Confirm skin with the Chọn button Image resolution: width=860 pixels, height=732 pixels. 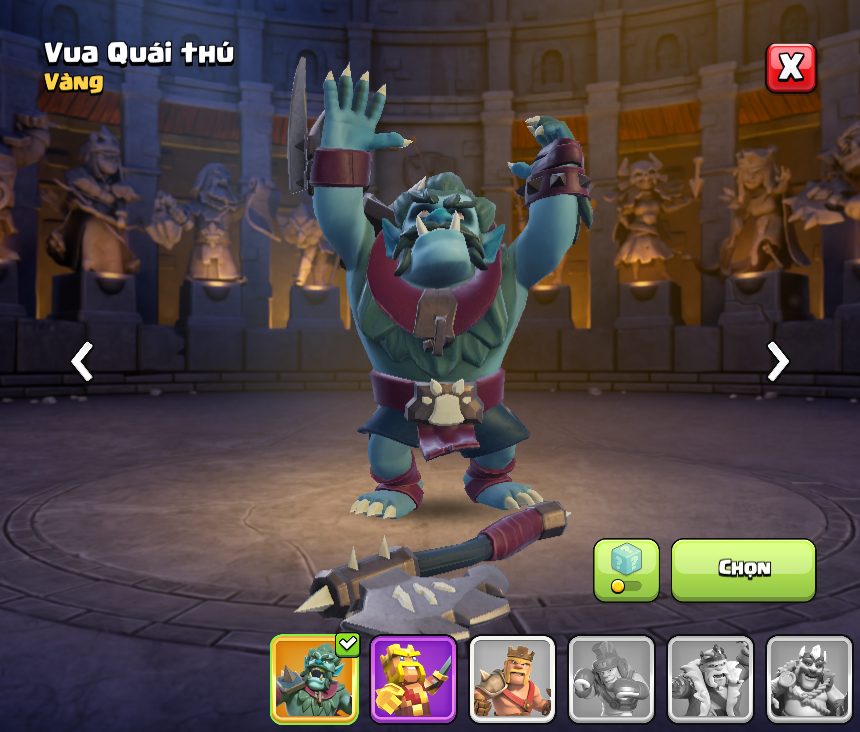tap(743, 569)
